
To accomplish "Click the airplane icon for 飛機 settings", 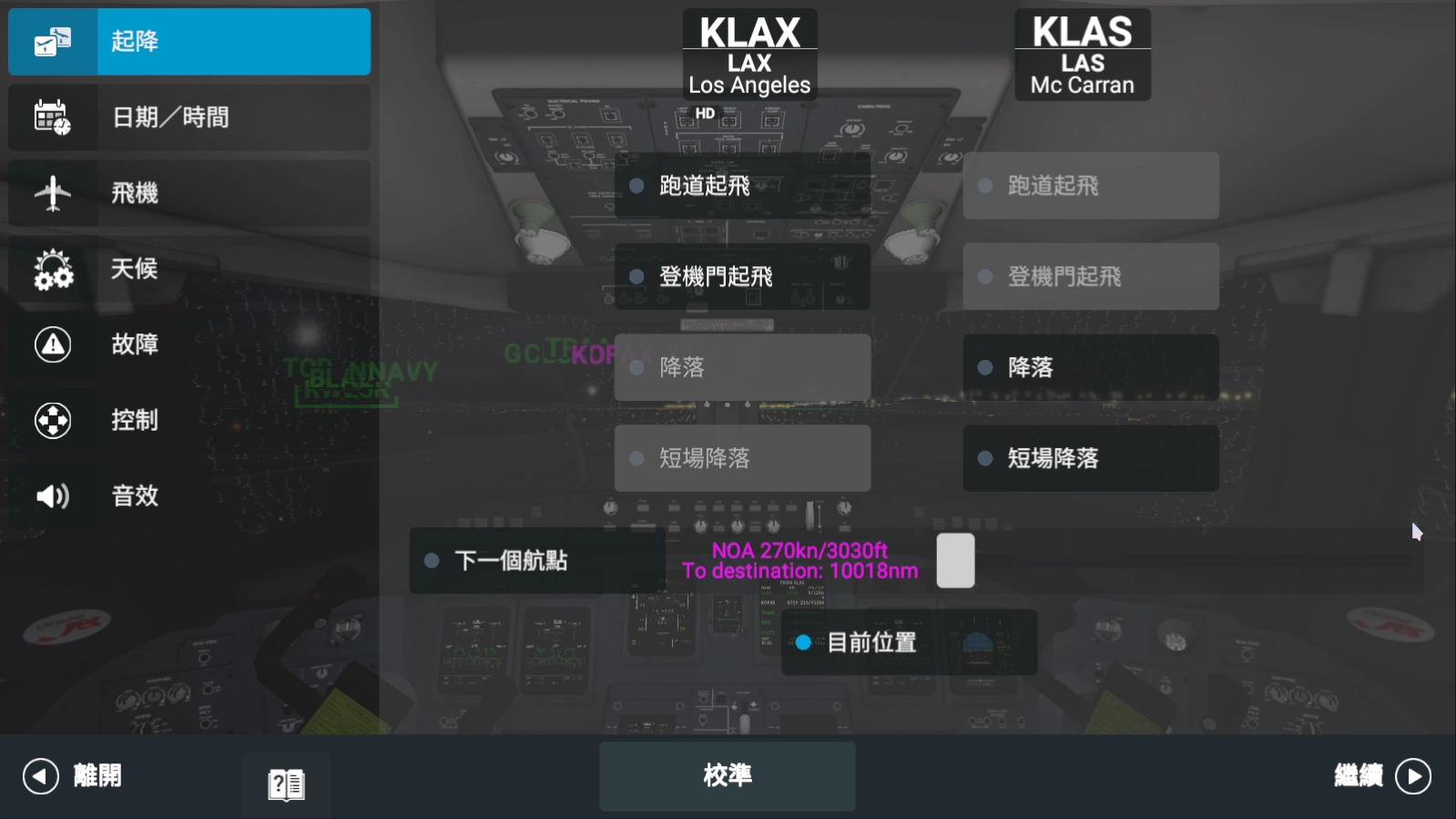I will coord(53,193).
